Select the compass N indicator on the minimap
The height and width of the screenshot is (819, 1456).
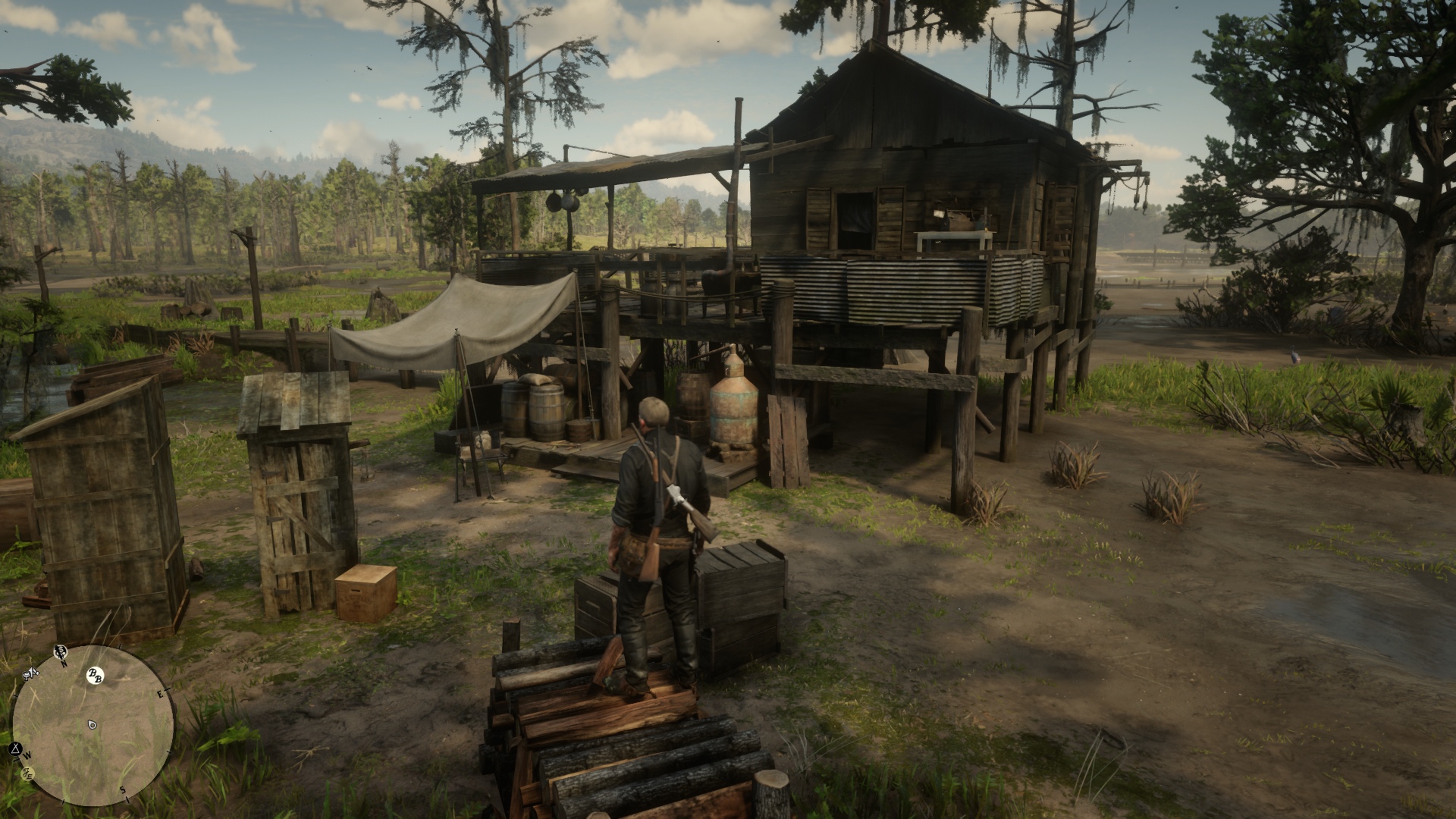(64, 664)
